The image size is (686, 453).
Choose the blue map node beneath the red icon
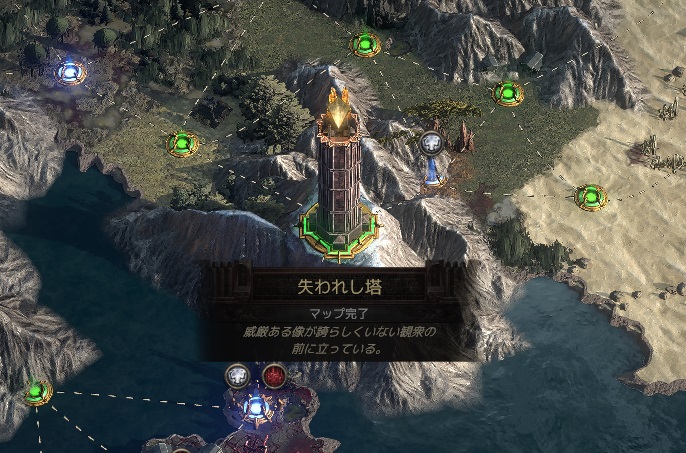coord(257,407)
